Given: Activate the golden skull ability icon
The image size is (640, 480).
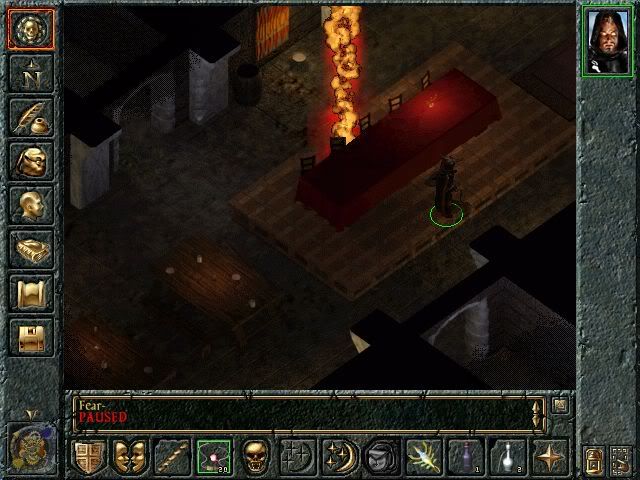Looking at the screenshot, I should [x=255, y=456].
